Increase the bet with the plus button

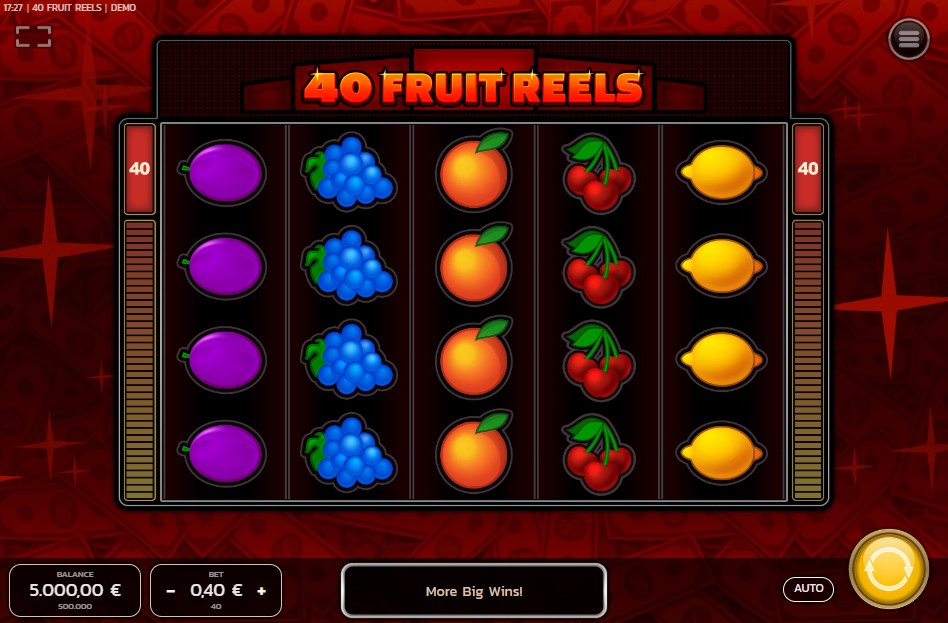point(262,591)
